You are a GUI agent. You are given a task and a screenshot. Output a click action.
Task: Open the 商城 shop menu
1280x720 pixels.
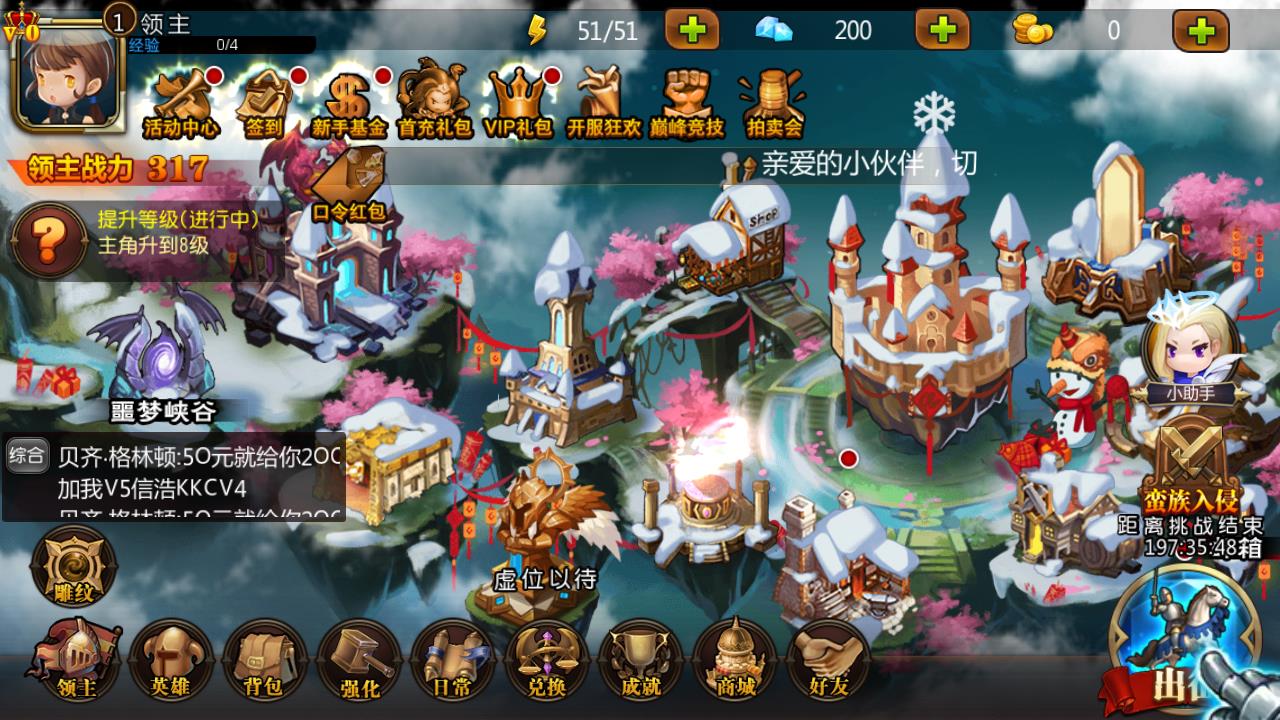click(734, 660)
